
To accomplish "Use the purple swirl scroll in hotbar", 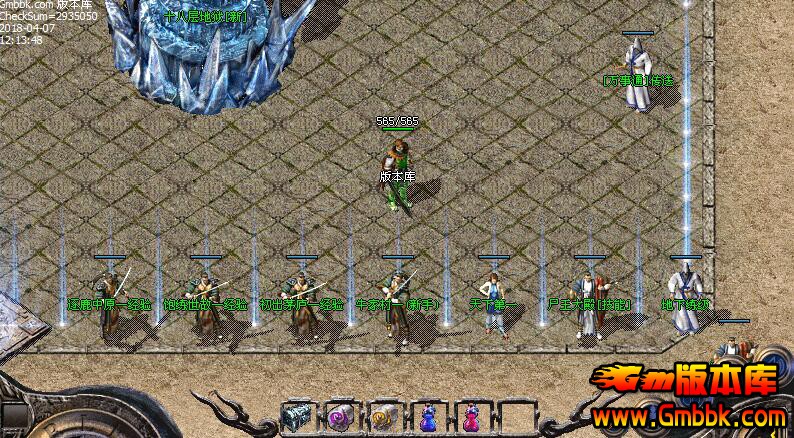I will [x=341, y=416].
